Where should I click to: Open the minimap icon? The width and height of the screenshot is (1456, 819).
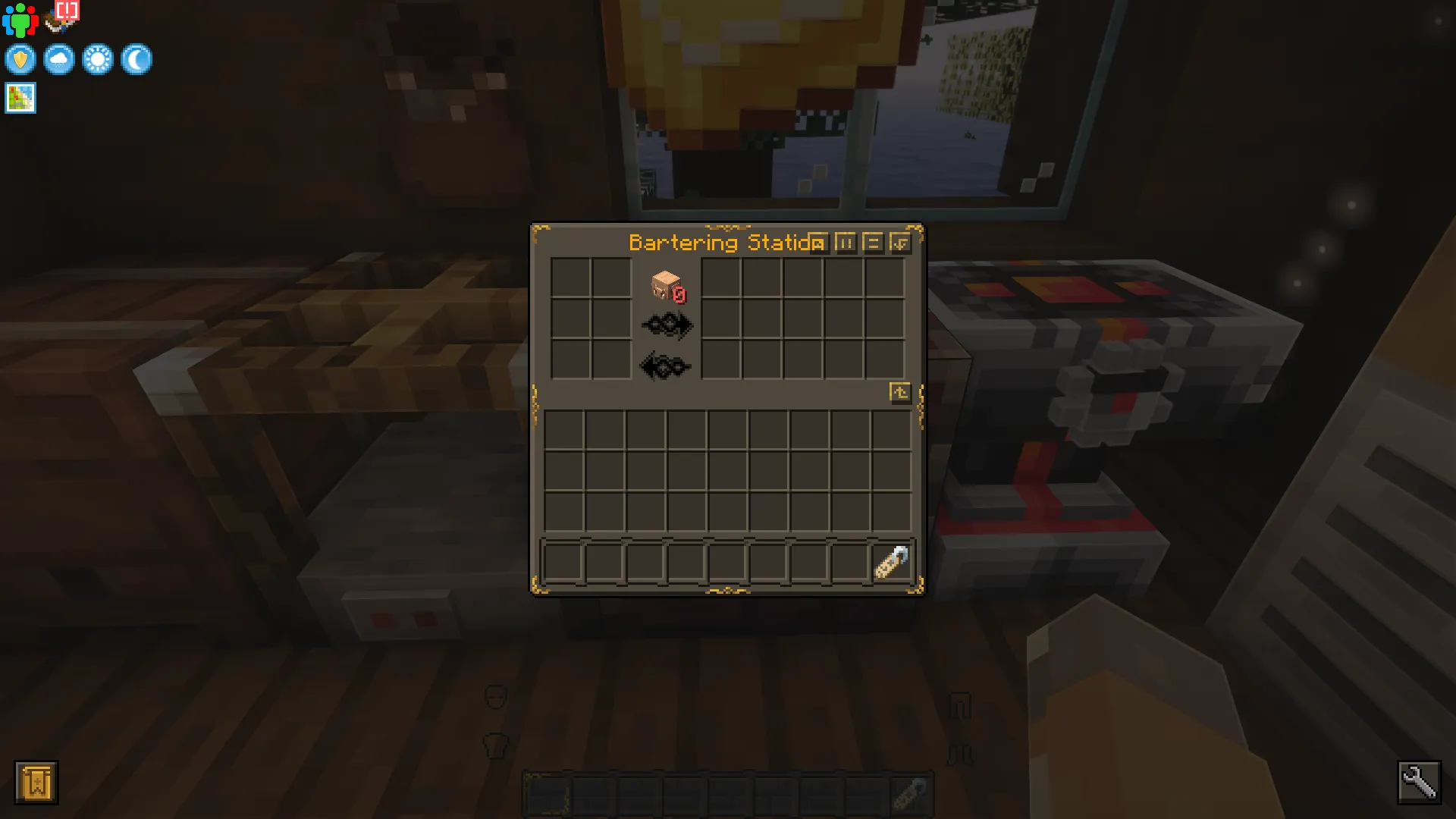coord(20,97)
